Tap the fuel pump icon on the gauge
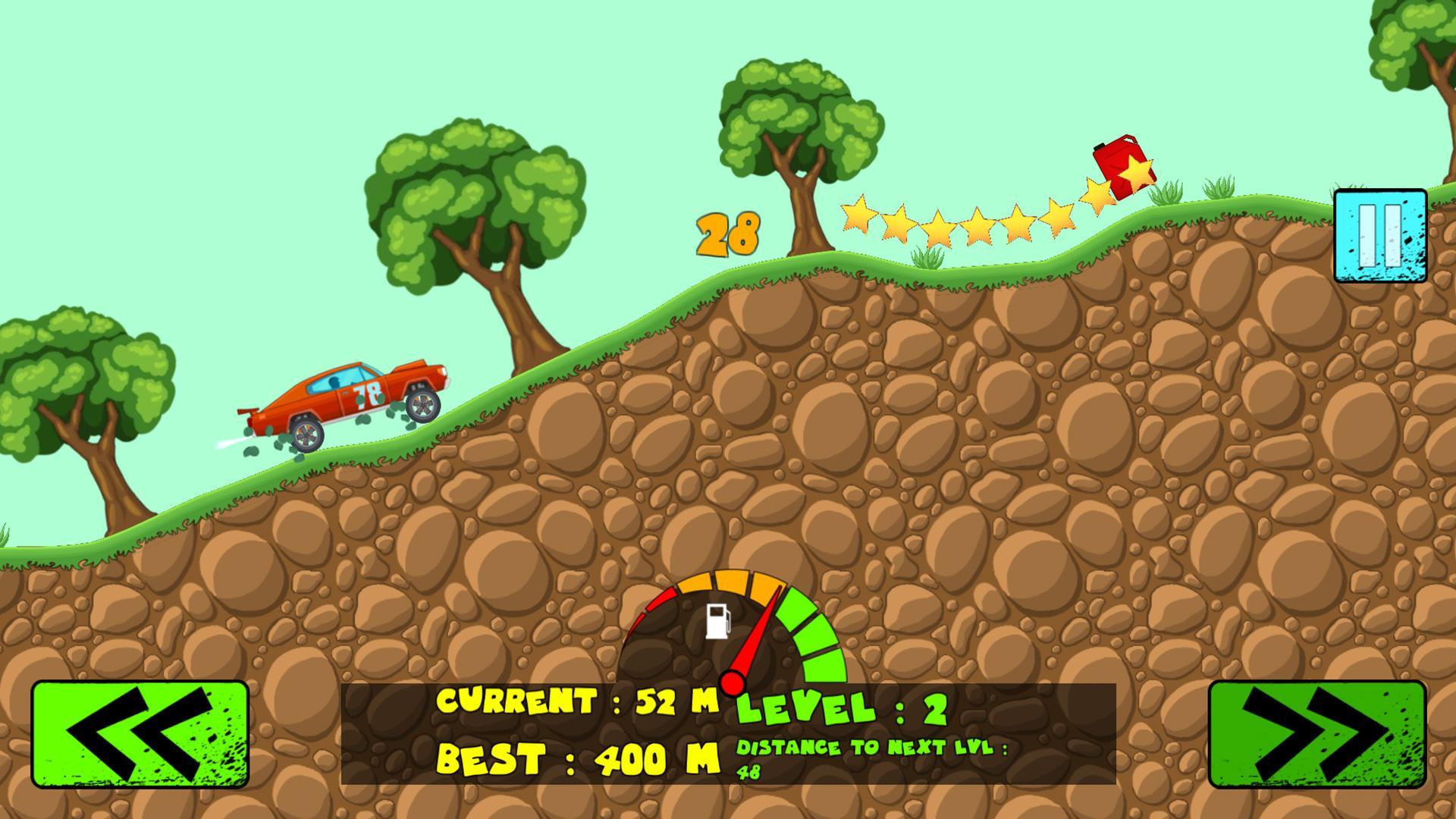Viewport: 1456px width, 819px height. pyautogui.click(x=717, y=620)
